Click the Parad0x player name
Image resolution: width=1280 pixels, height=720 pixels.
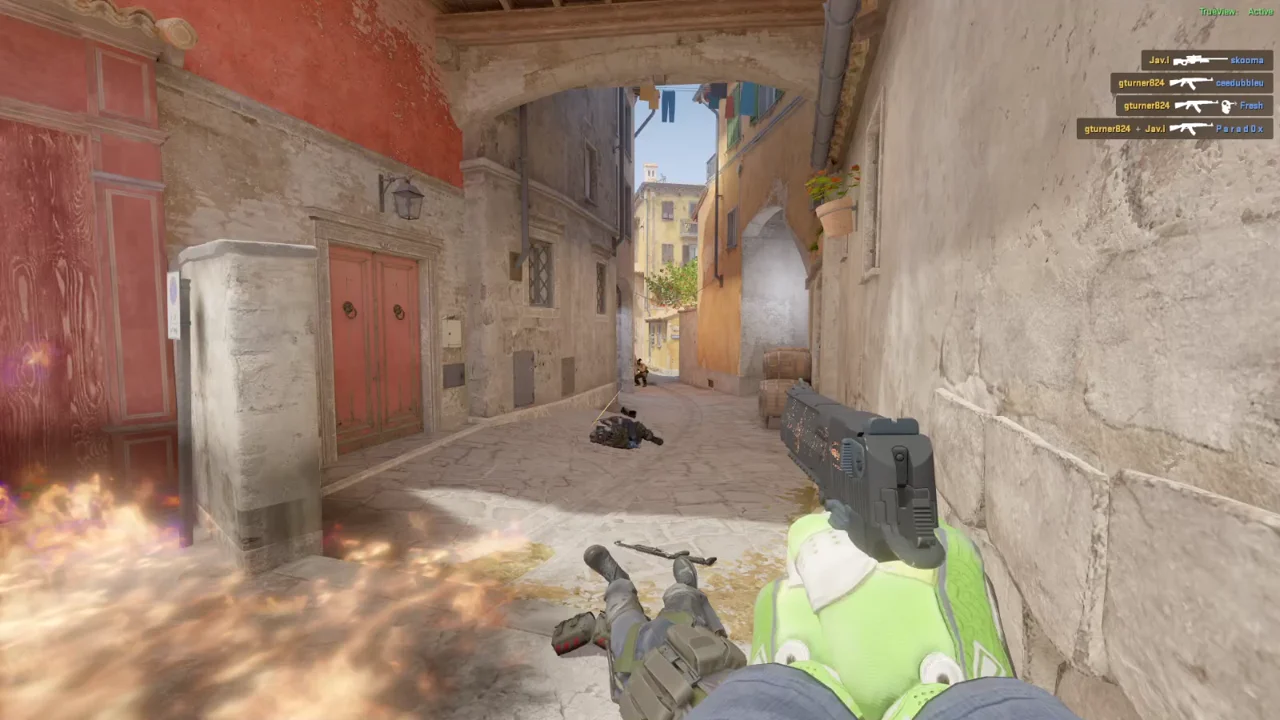point(1240,128)
